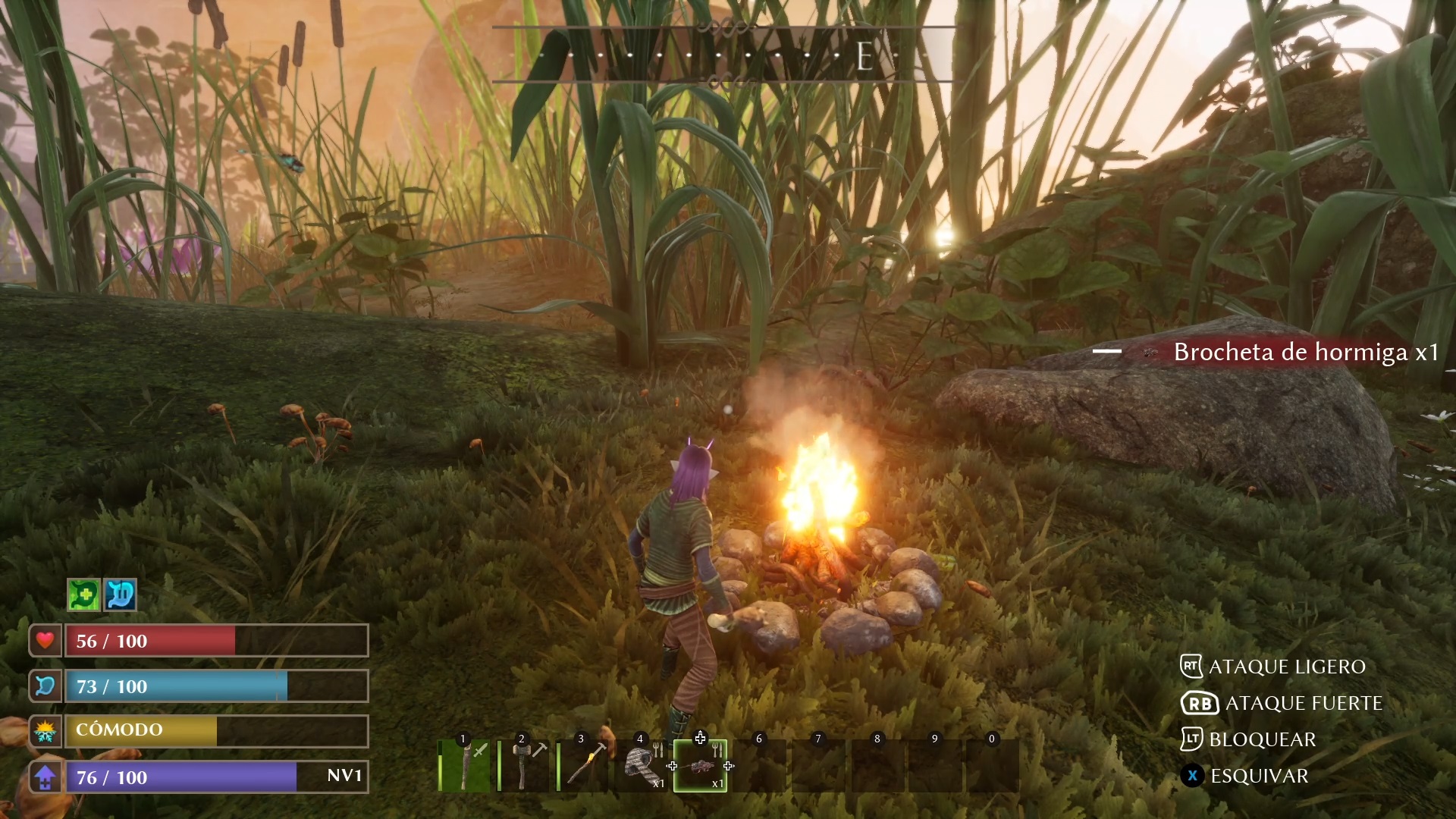Image resolution: width=1456 pixels, height=819 pixels.
Task: Select the mushroom food in slot 4
Action: point(642,766)
